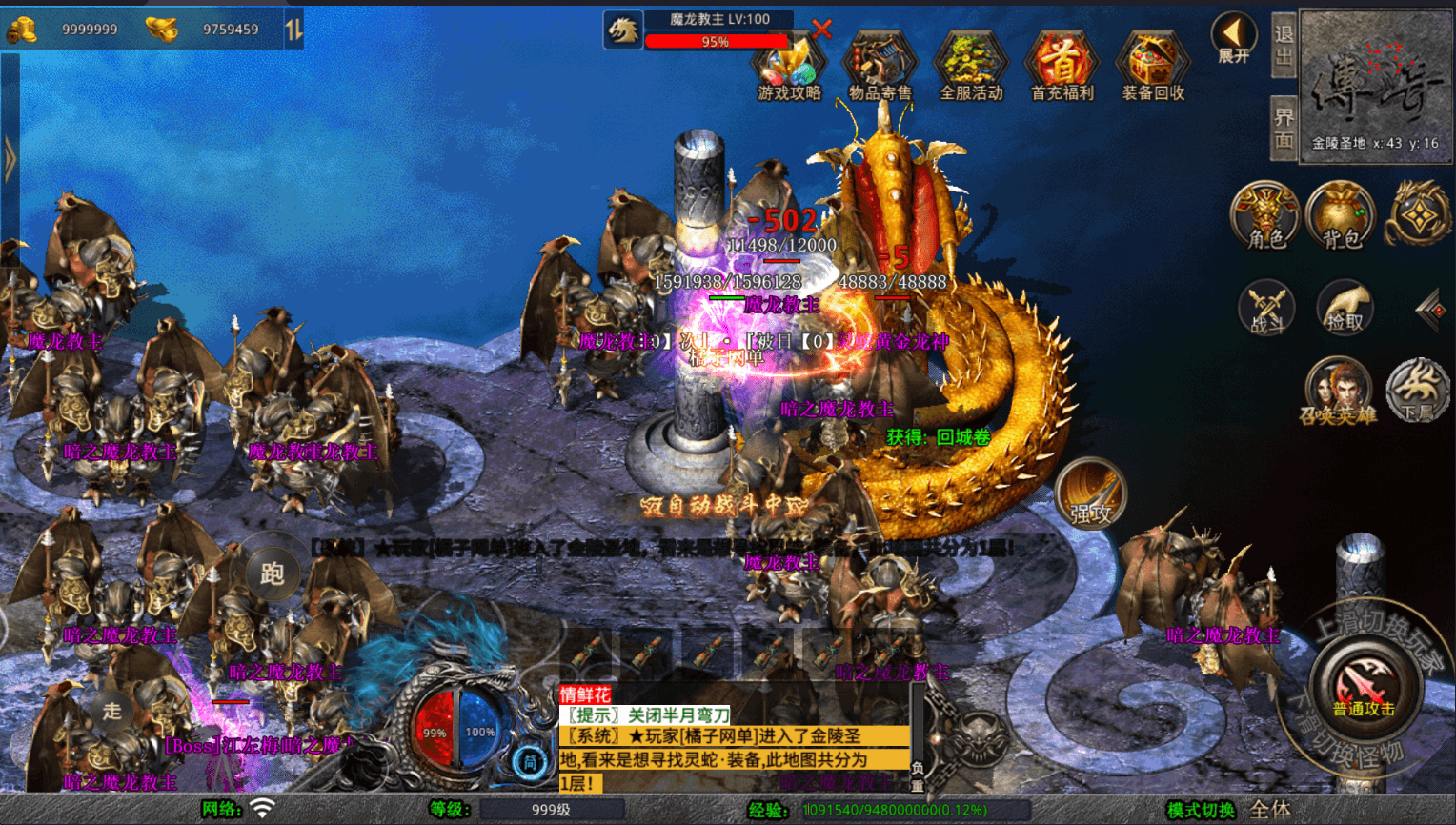
Task: Click the 退出 exit button
Action: (x=1284, y=46)
